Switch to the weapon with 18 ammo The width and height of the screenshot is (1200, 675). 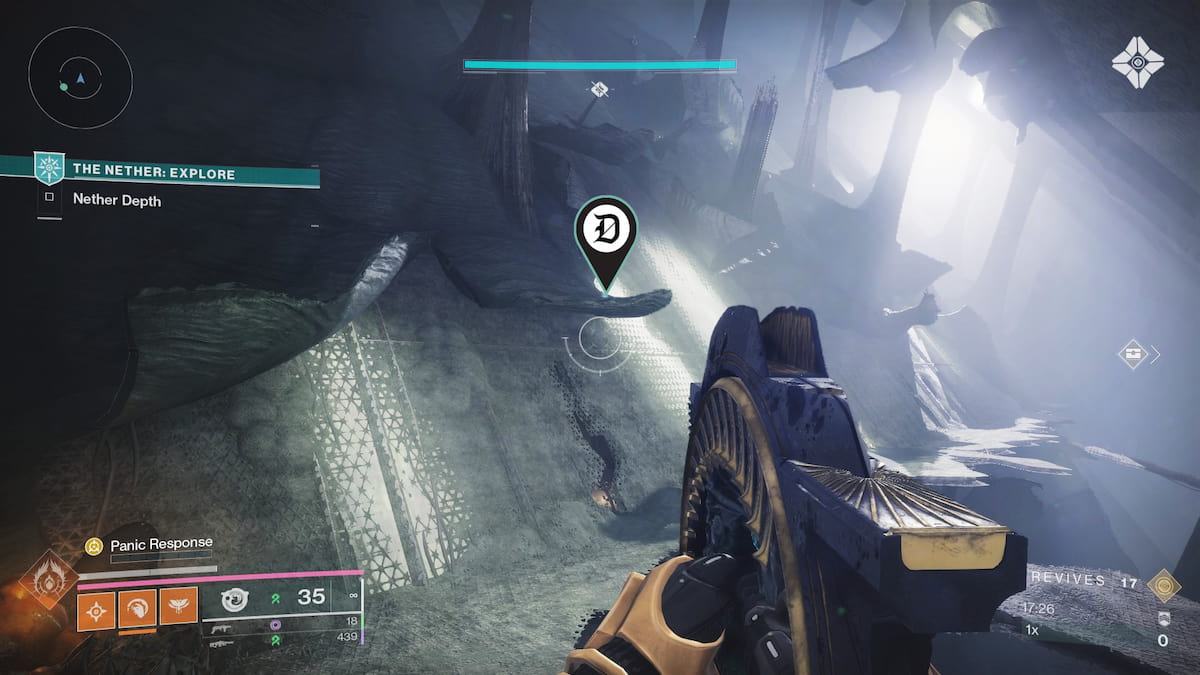point(222,624)
